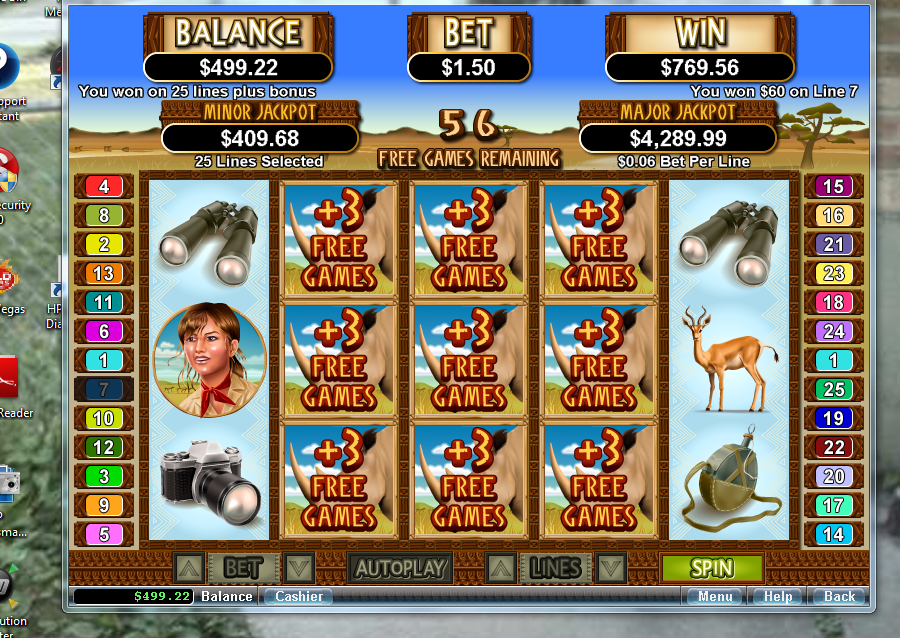Select payline 15 marker

coord(832,186)
